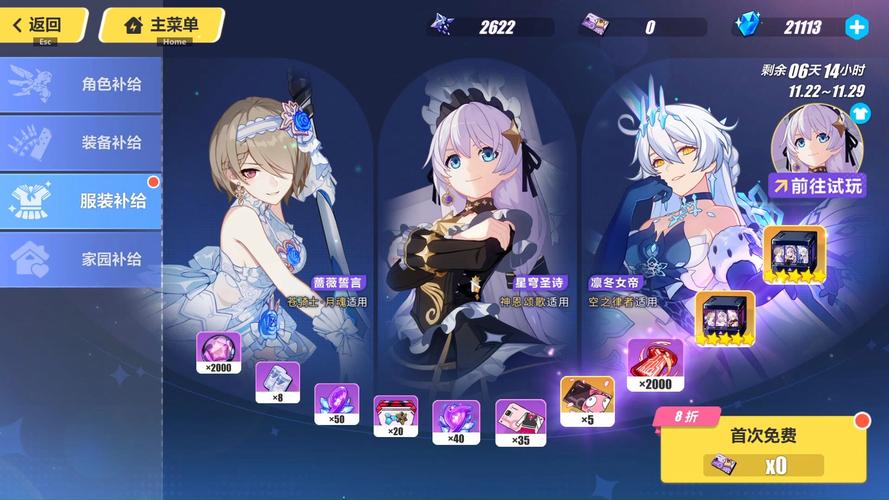The height and width of the screenshot is (500, 889).
Task: Click the 前往试玩 trial button
Action: [x=817, y=185]
